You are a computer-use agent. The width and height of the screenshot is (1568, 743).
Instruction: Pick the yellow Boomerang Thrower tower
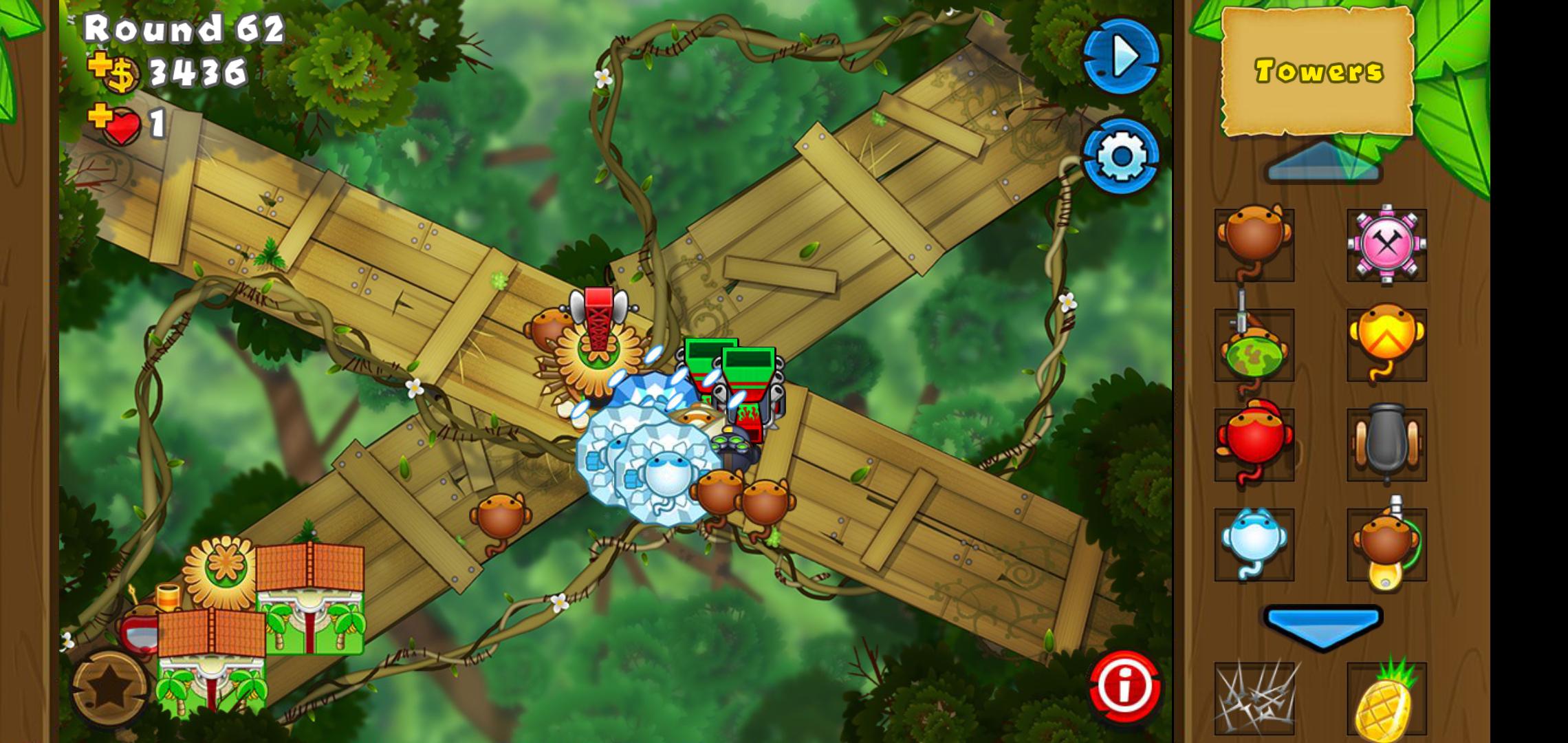coord(1386,344)
